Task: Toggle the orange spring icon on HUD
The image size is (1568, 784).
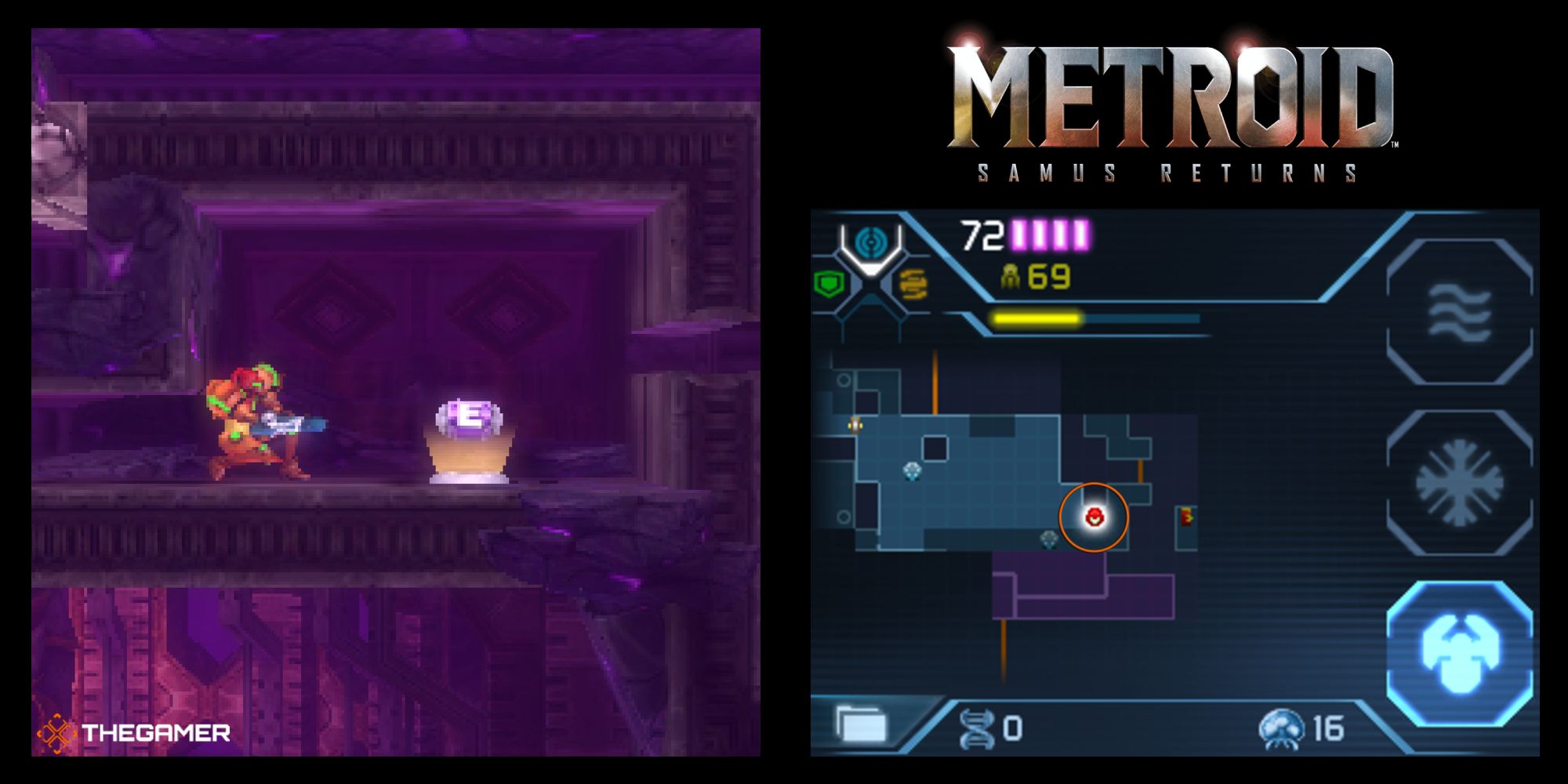Action: pyautogui.click(x=914, y=285)
